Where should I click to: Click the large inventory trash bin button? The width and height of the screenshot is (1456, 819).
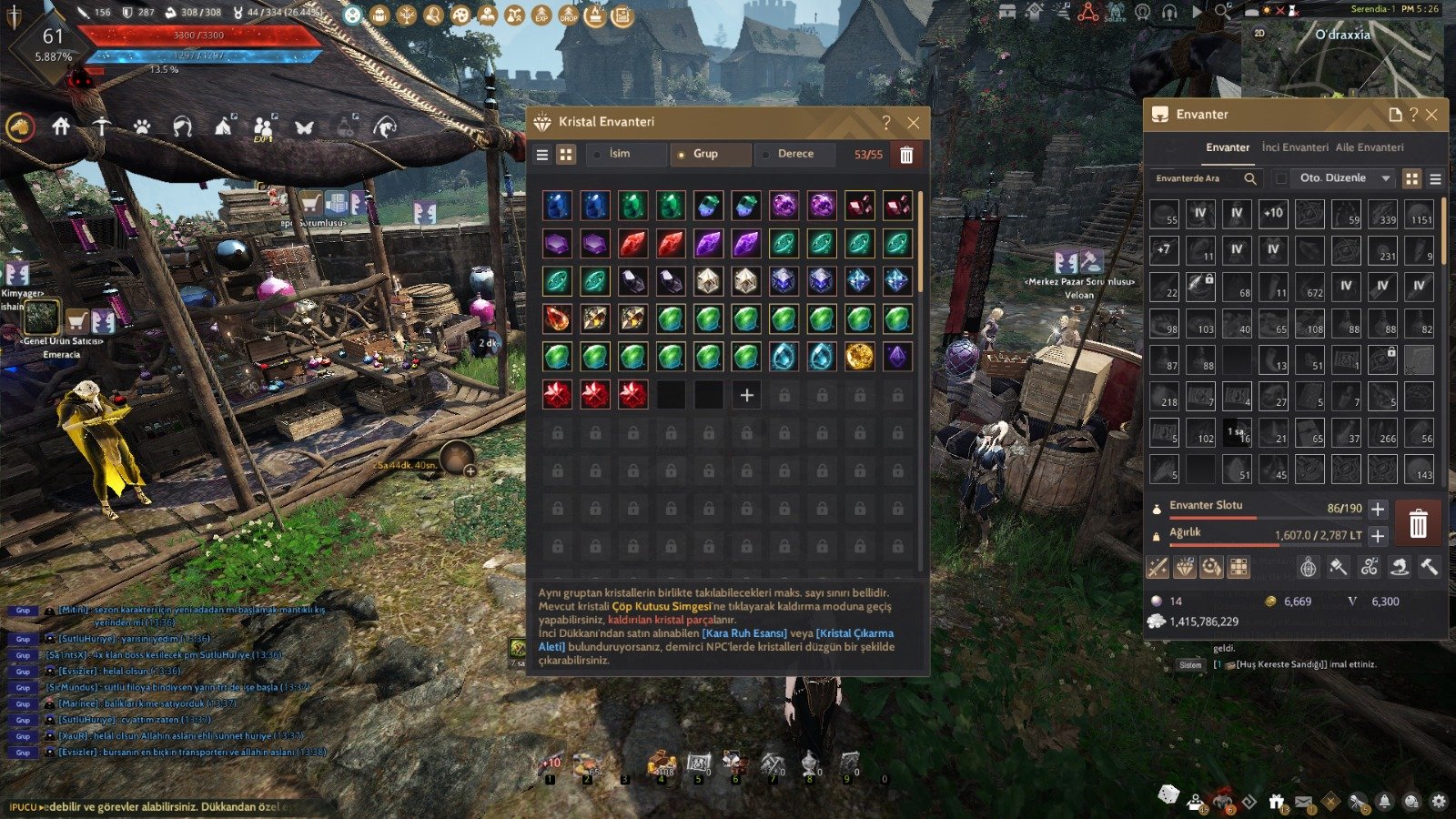1418,523
